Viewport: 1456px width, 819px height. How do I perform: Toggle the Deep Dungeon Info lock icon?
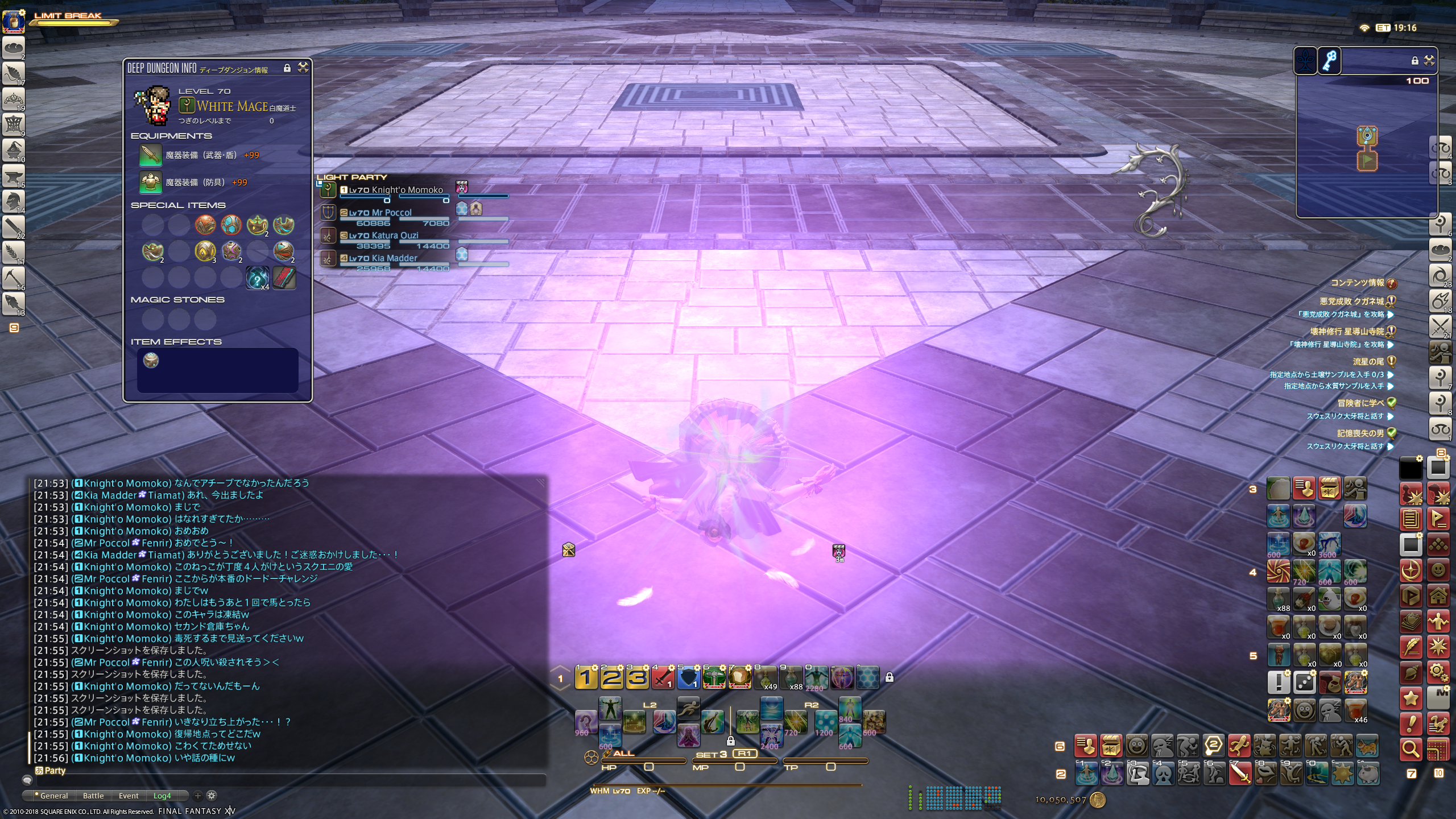(287, 68)
